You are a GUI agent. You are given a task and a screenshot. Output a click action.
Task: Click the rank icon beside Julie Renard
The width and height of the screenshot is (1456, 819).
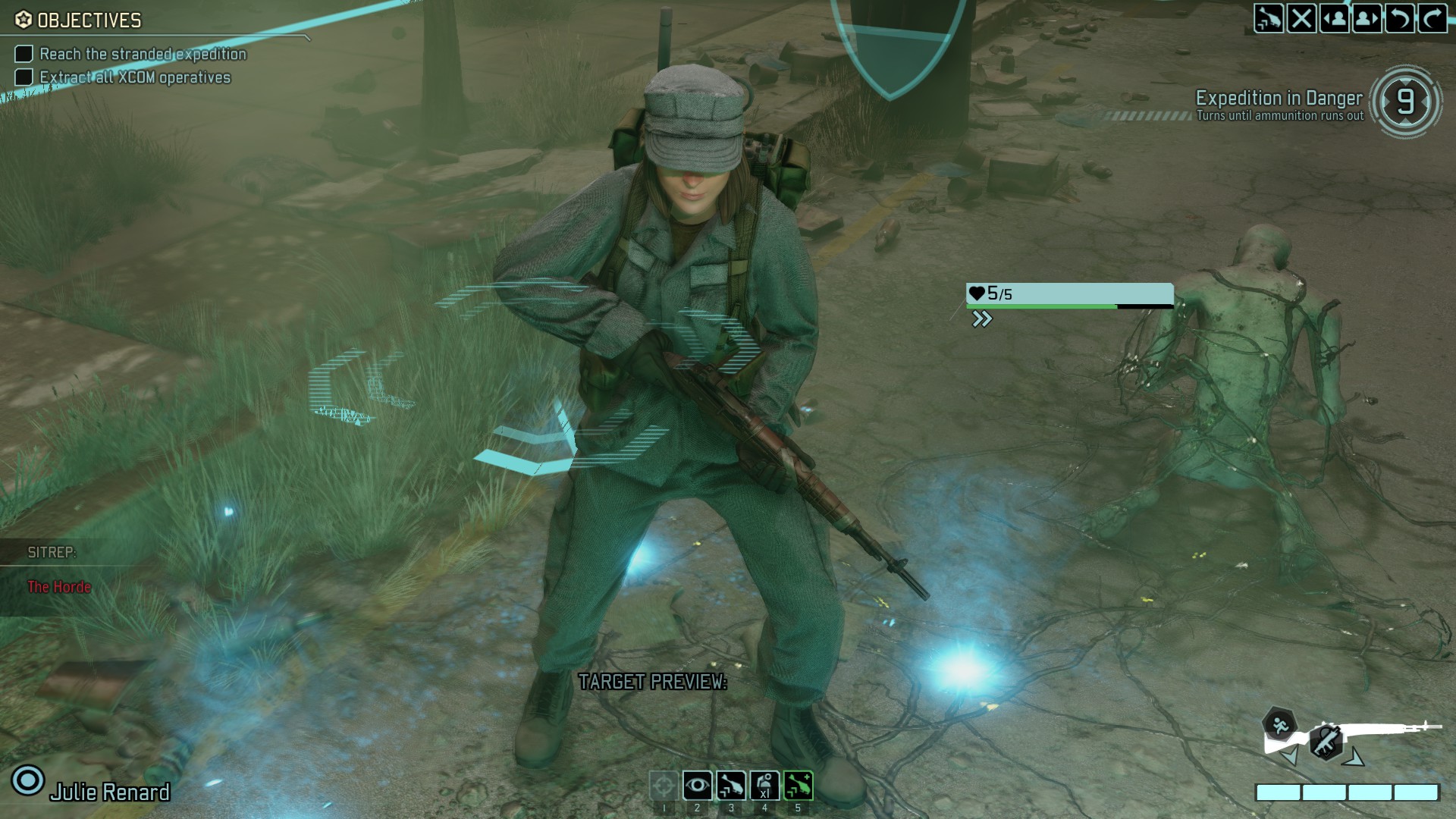[x=28, y=780]
